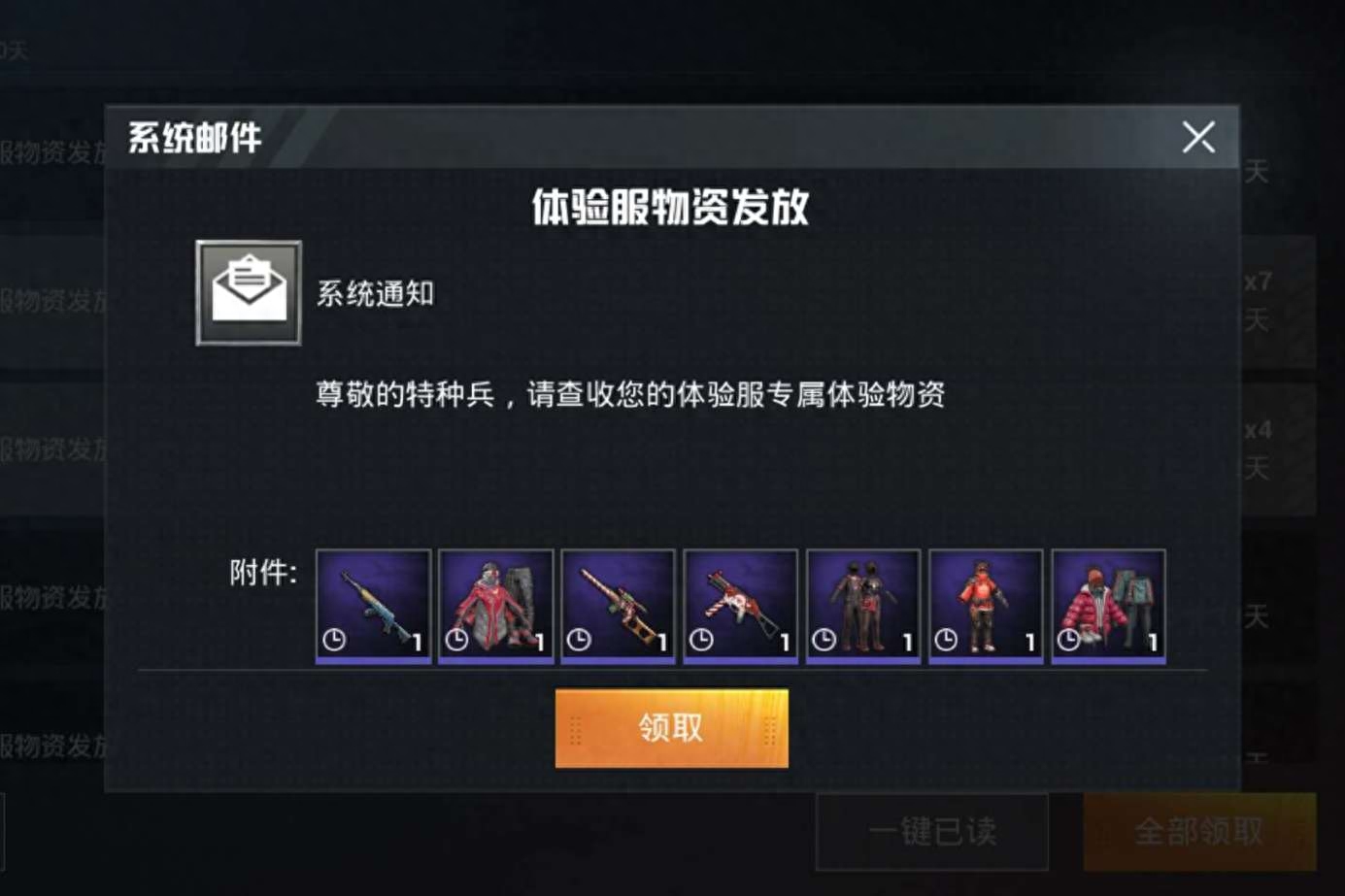Click the 一键已读 mark-all-read button
The width and height of the screenshot is (1345, 896).
point(934,835)
